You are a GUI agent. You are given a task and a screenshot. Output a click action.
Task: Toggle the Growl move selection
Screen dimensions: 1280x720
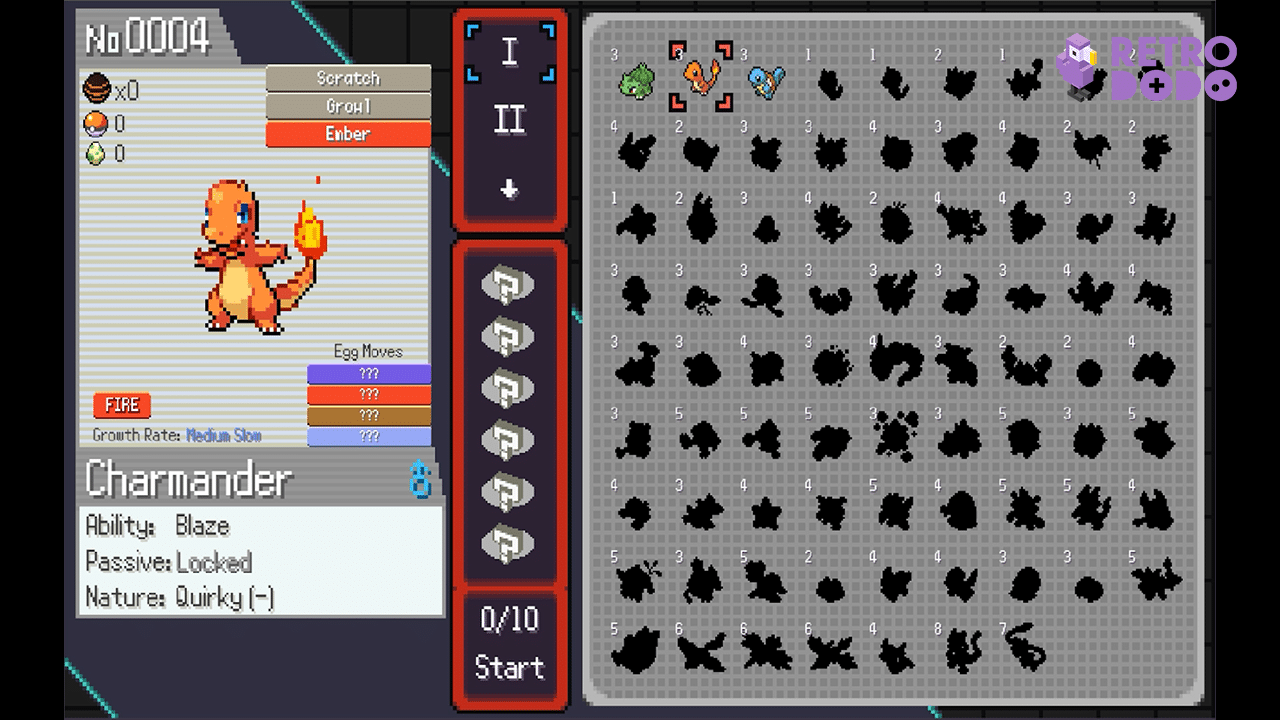point(347,105)
